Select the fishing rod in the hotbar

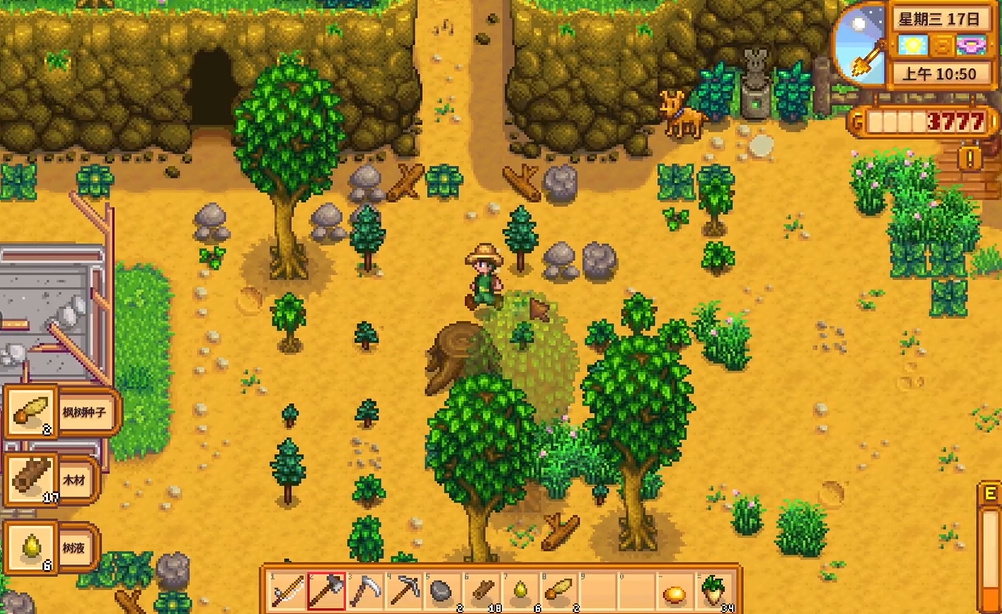287,590
